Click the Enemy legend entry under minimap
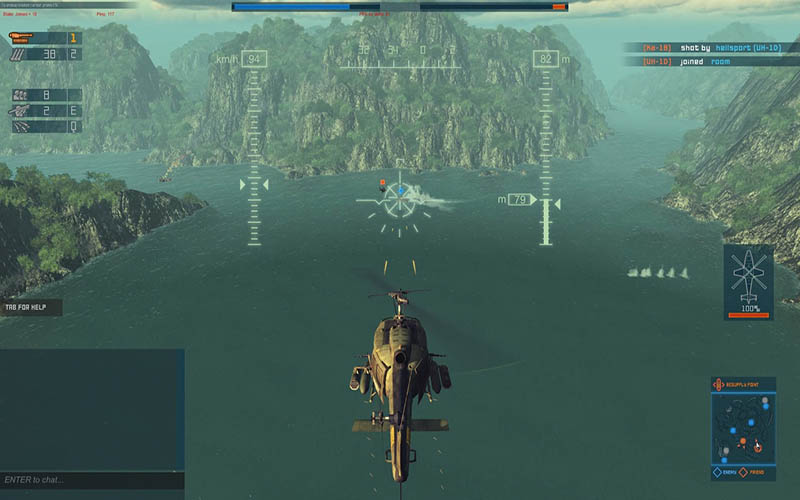Image resolution: width=800 pixels, height=500 pixels. 729,471
